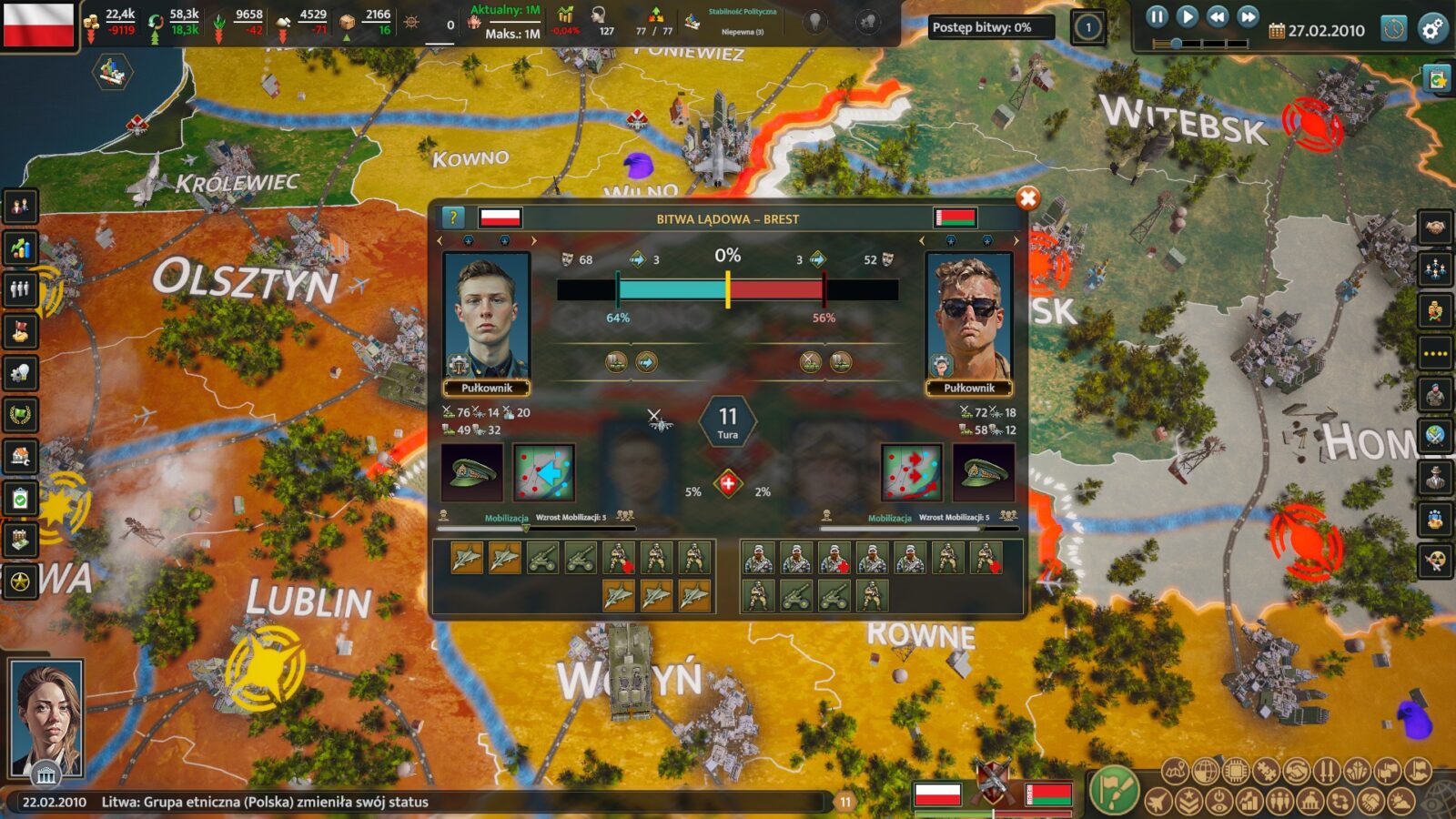Pause the game time
The height and width of the screenshot is (819, 1456).
(x=1156, y=16)
